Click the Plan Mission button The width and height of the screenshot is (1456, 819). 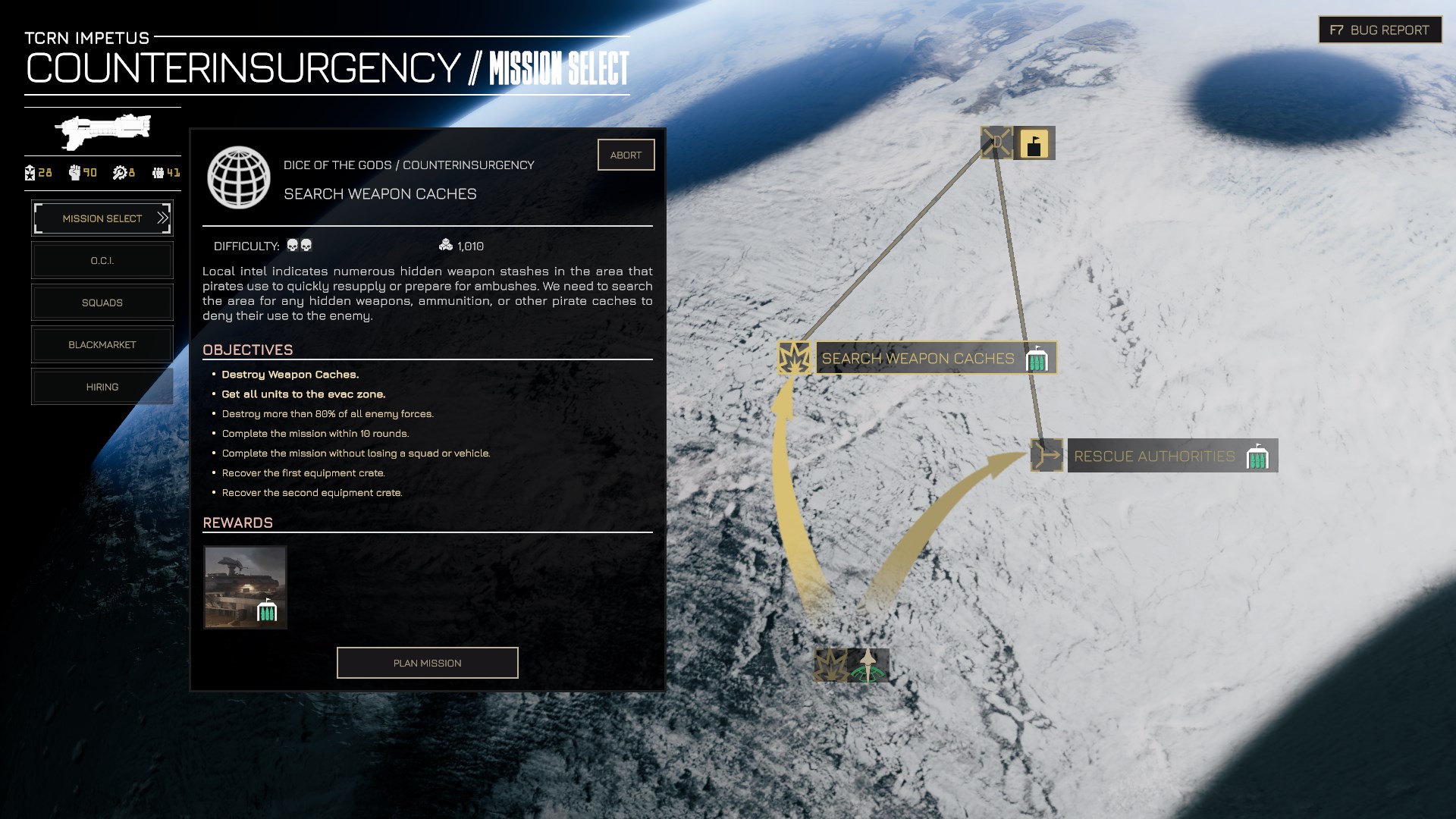click(427, 663)
